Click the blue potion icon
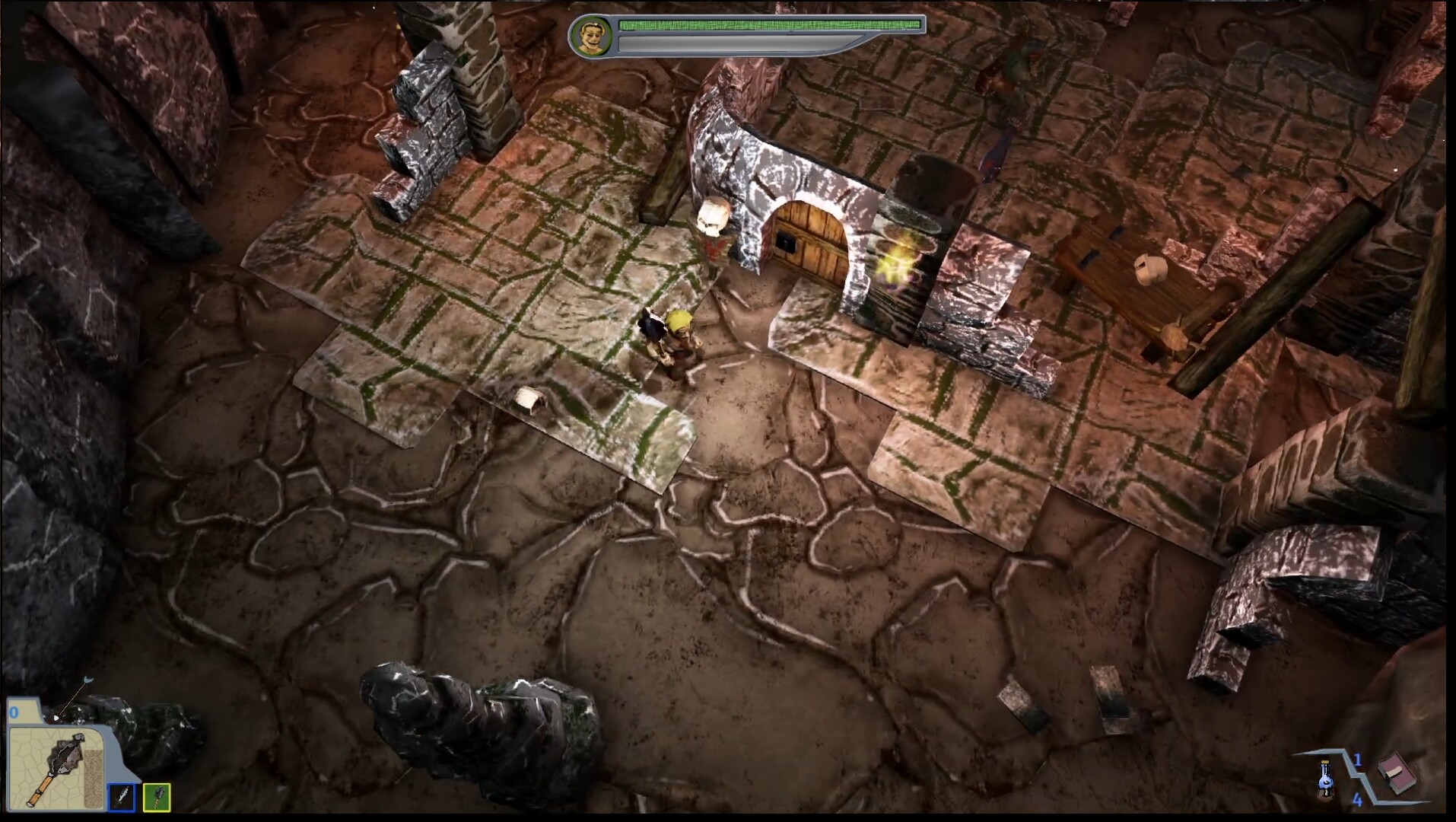The image size is (1456, 822). (1327, 779)
